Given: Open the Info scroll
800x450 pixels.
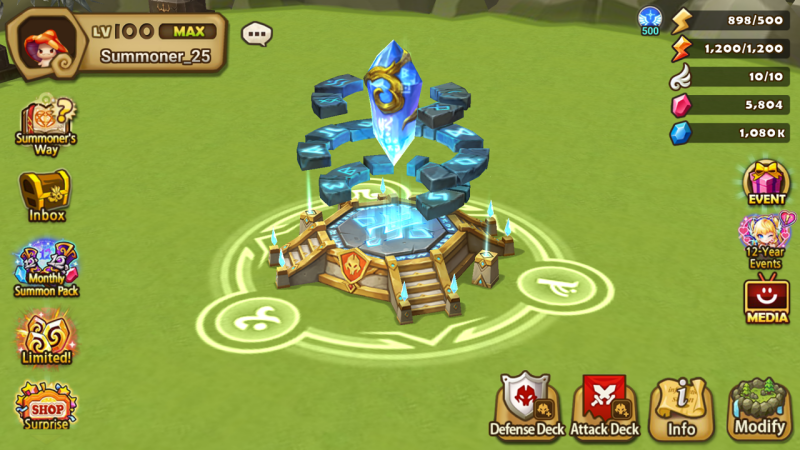Looking at the screenshot, I should (x=681, y=408).
